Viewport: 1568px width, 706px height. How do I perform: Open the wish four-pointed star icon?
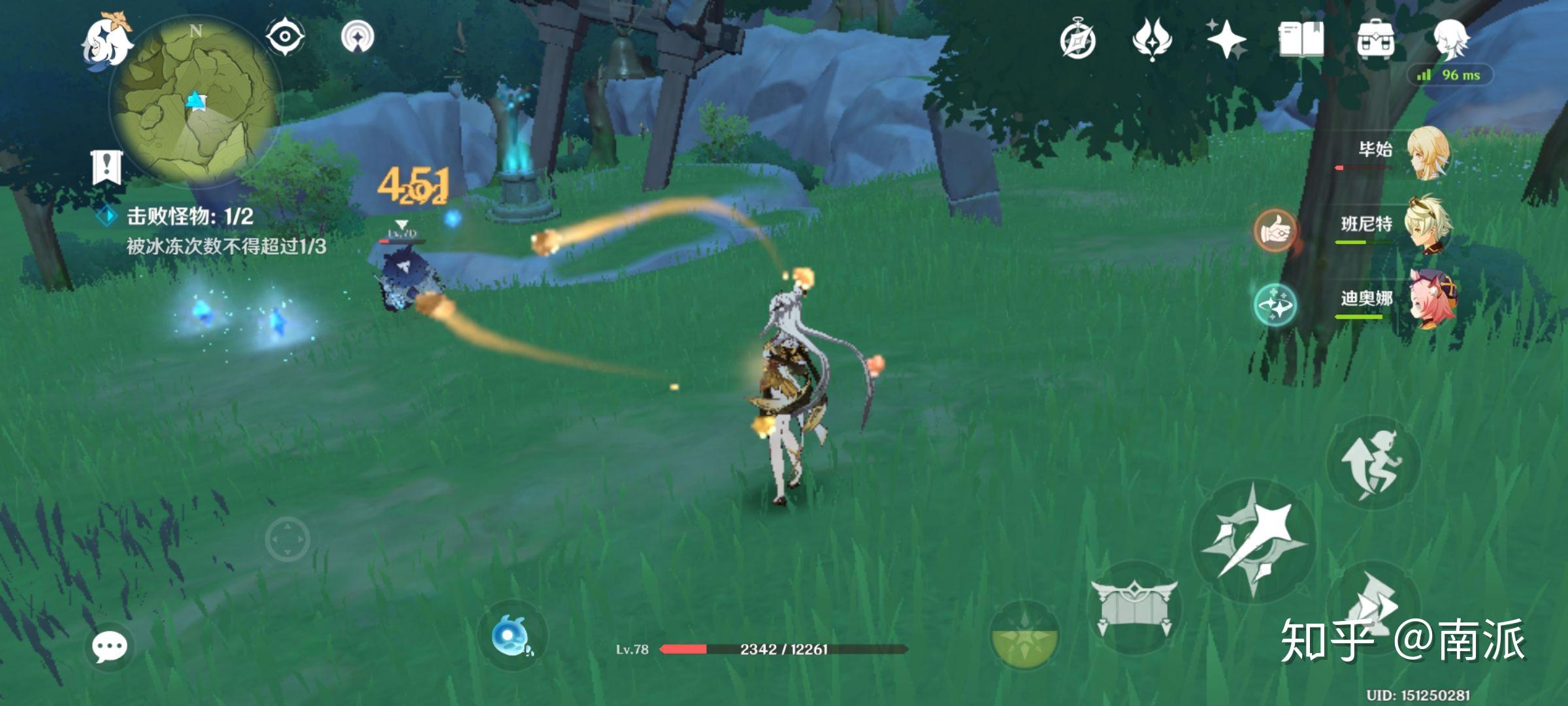1226,39
